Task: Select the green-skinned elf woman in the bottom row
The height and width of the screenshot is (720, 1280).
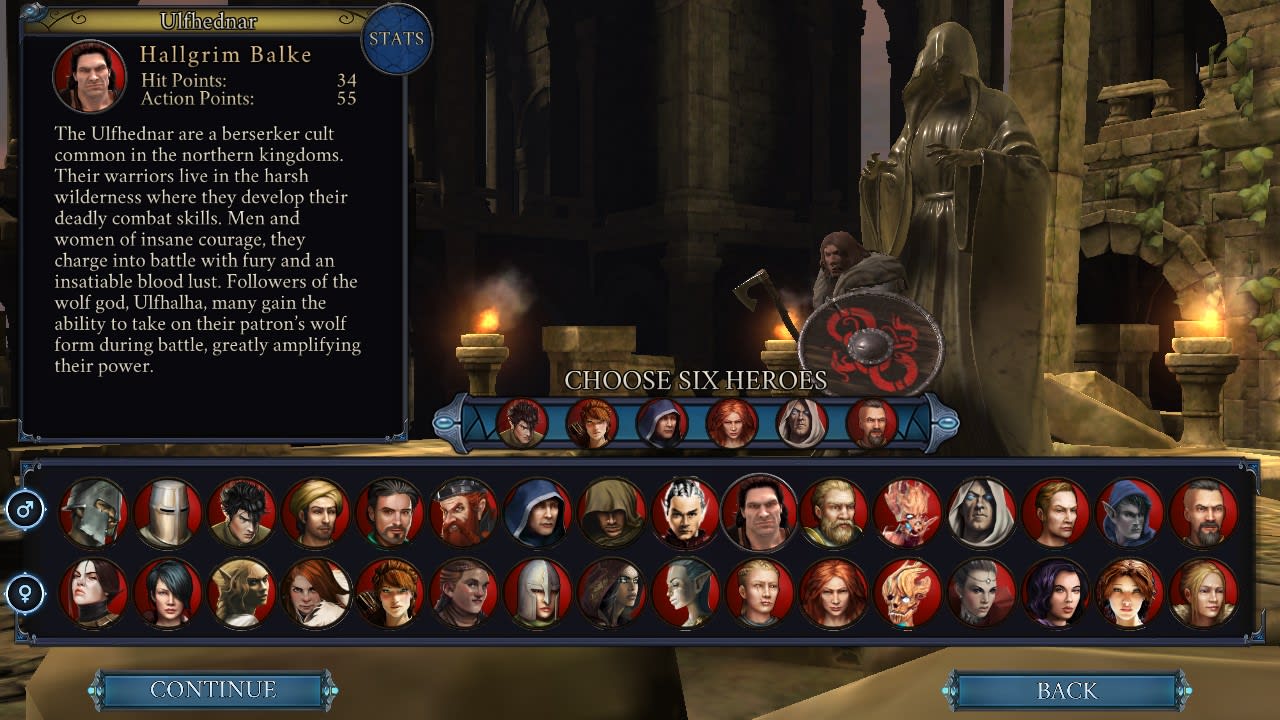Action: [685, 593]
